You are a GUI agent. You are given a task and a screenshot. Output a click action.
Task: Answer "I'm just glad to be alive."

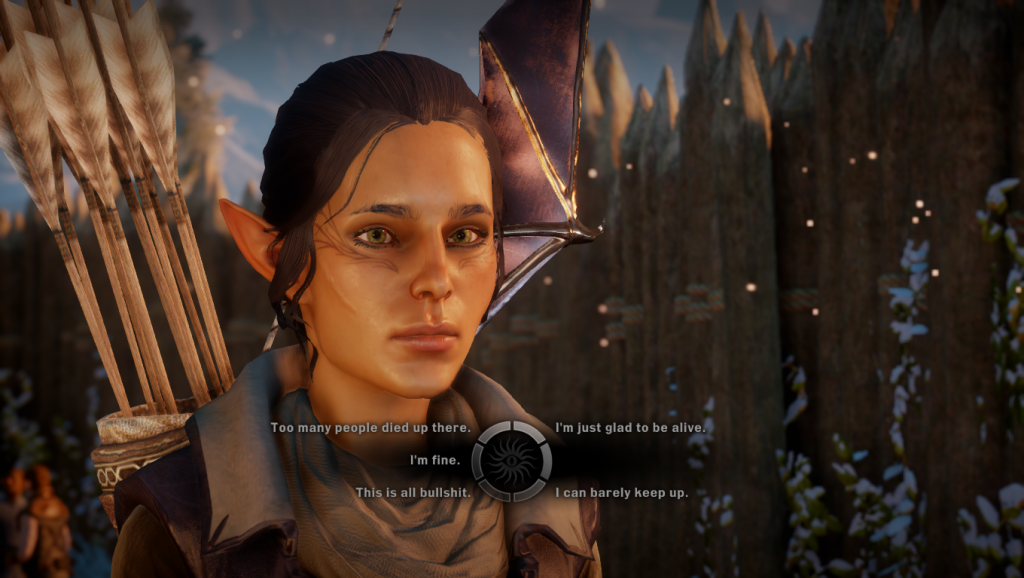(x=631, y=428)
